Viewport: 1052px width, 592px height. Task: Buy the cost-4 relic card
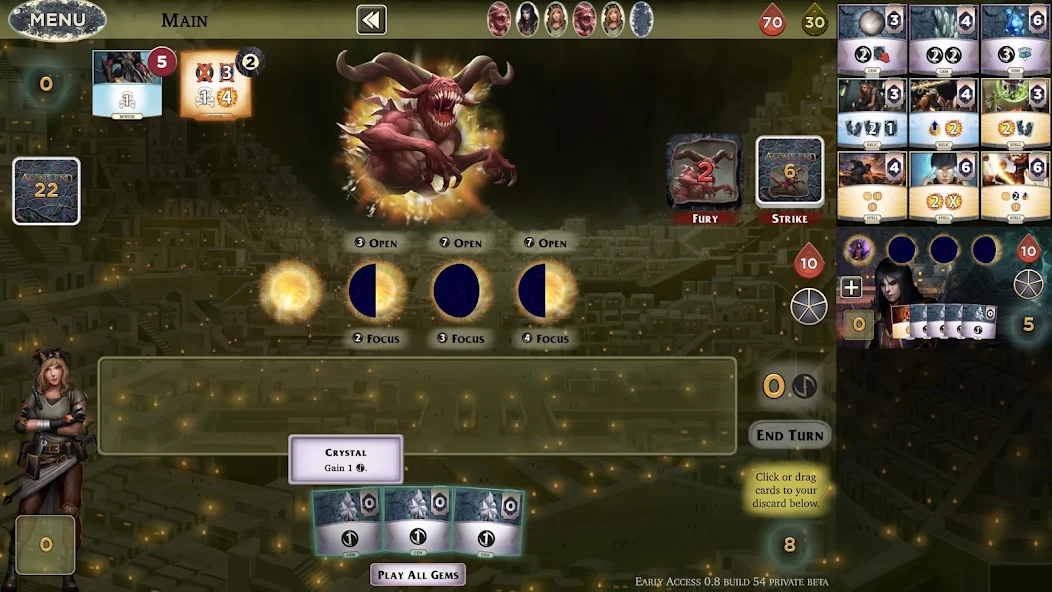pos(943,113)
